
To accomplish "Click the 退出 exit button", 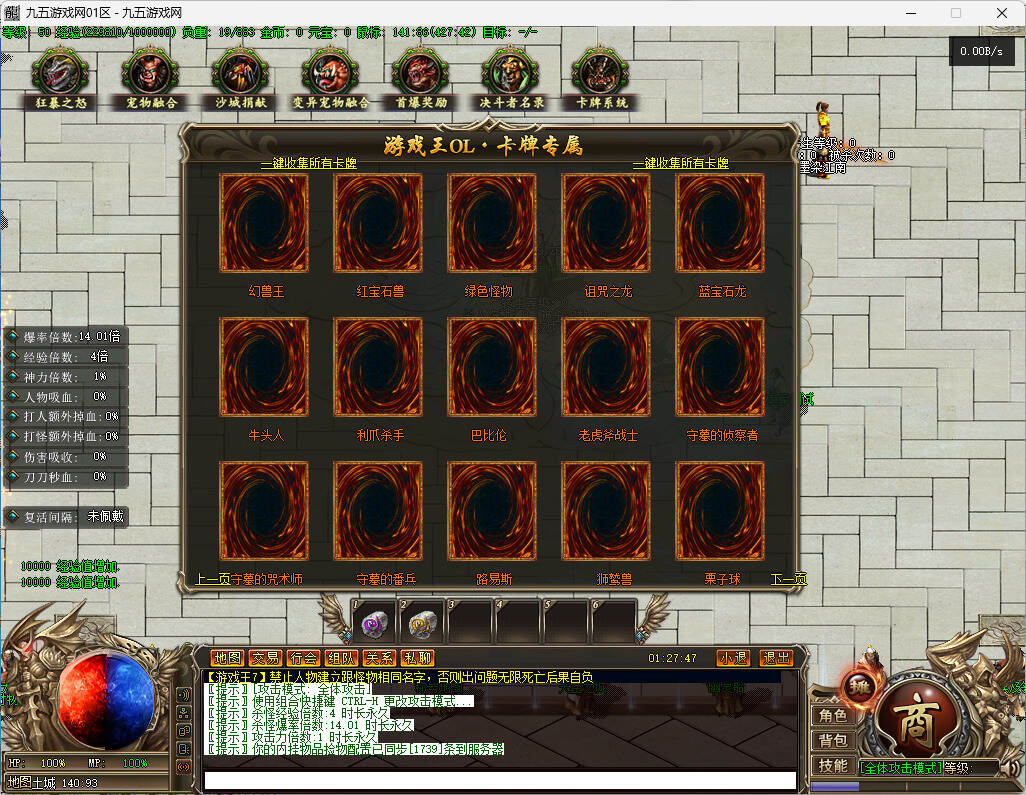I will [776, 658].
